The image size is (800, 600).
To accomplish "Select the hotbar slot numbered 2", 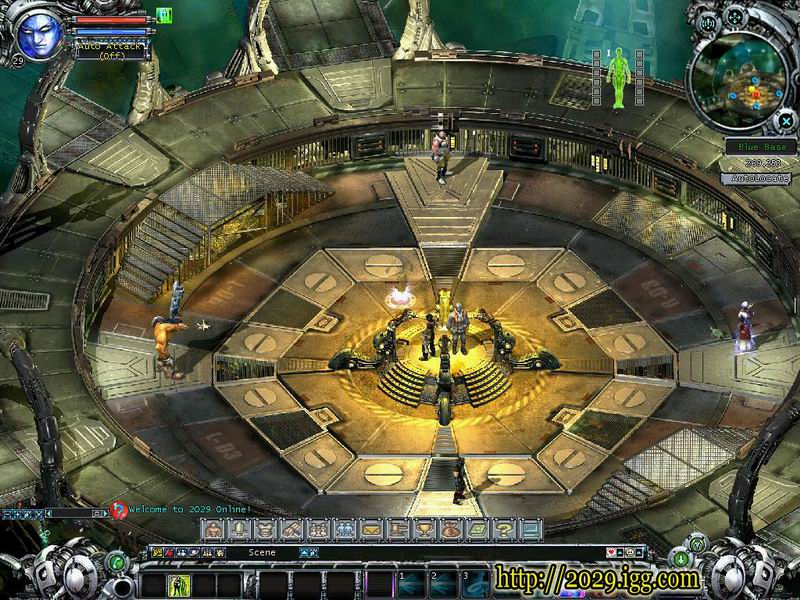I will point(443,583).
